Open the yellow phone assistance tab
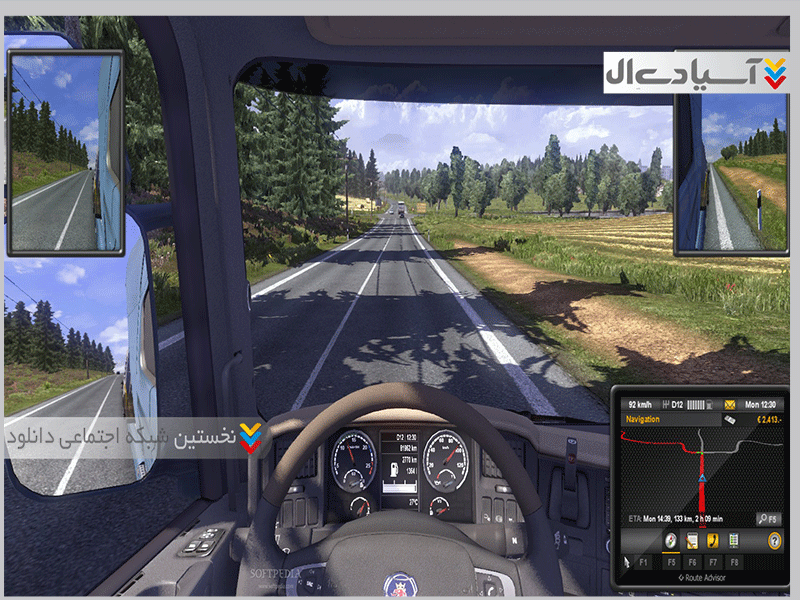The height and width of the screenshot is (600, 800). click(x=714, y=540)
